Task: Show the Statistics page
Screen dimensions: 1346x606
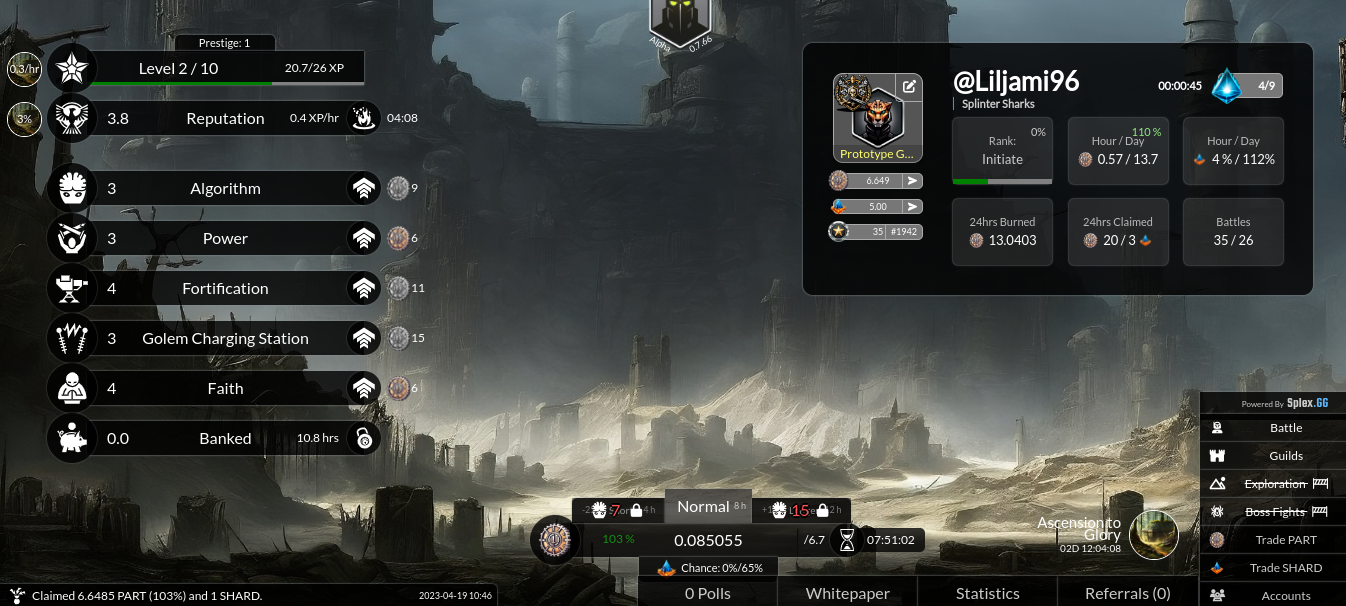Action: [x=987, y=593]
